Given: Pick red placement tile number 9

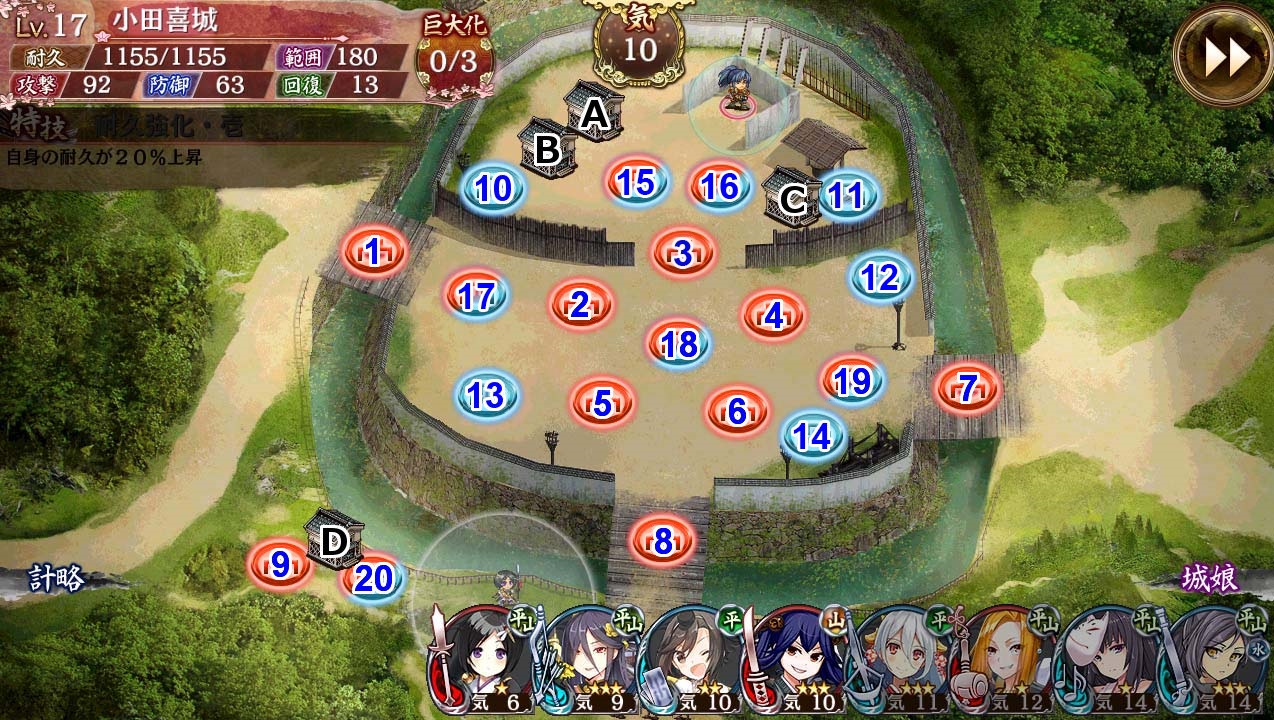Looking at the screenshot, I should pos(279,565).
